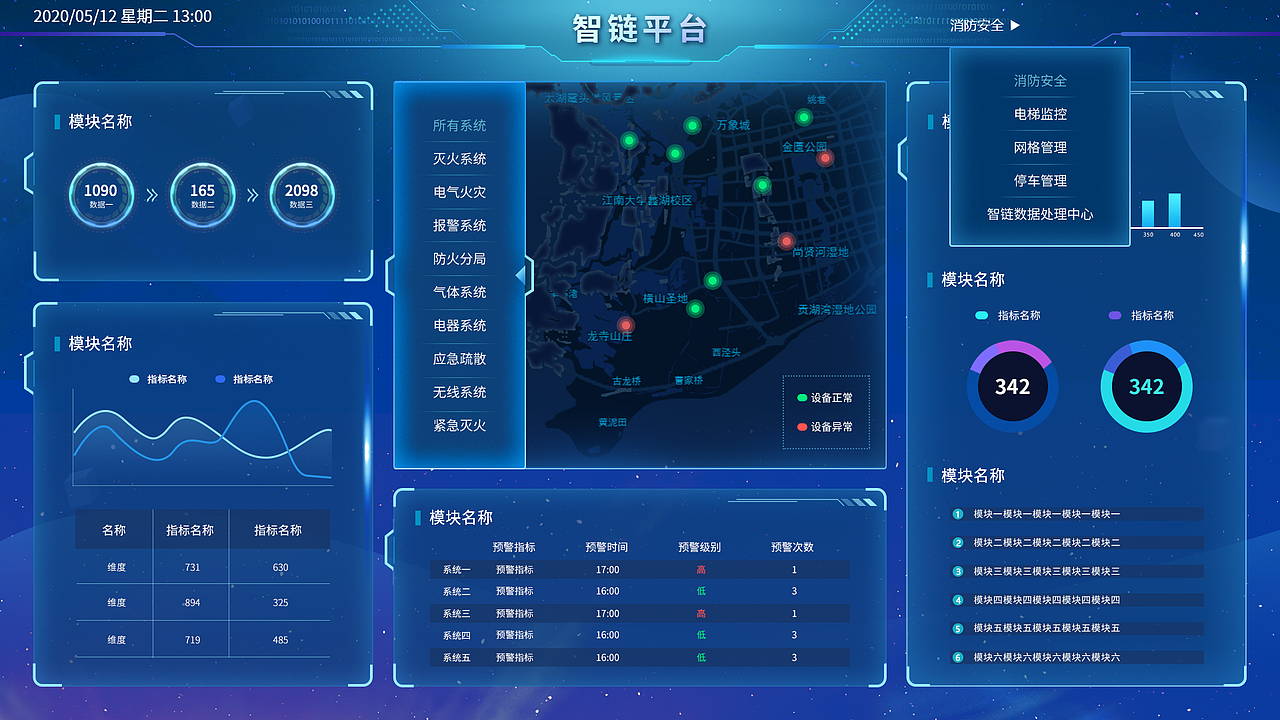
Task: Select 停车管理 in the dropdown menu
Action: (x=1039, y=181)
